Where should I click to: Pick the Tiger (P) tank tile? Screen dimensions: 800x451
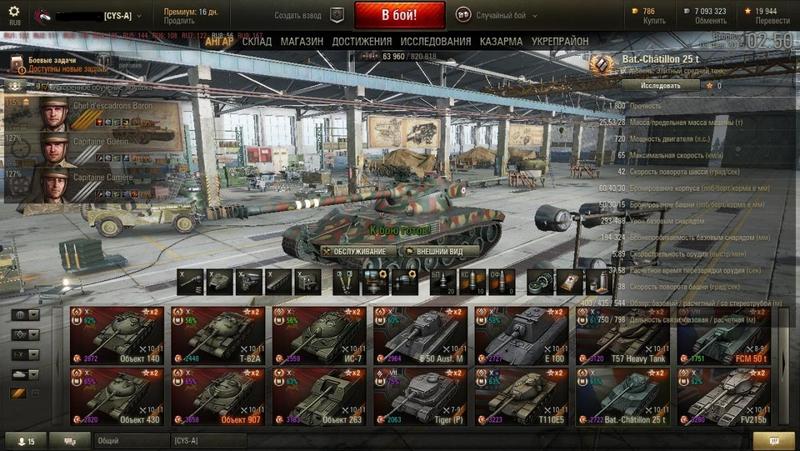pos(421,396)
